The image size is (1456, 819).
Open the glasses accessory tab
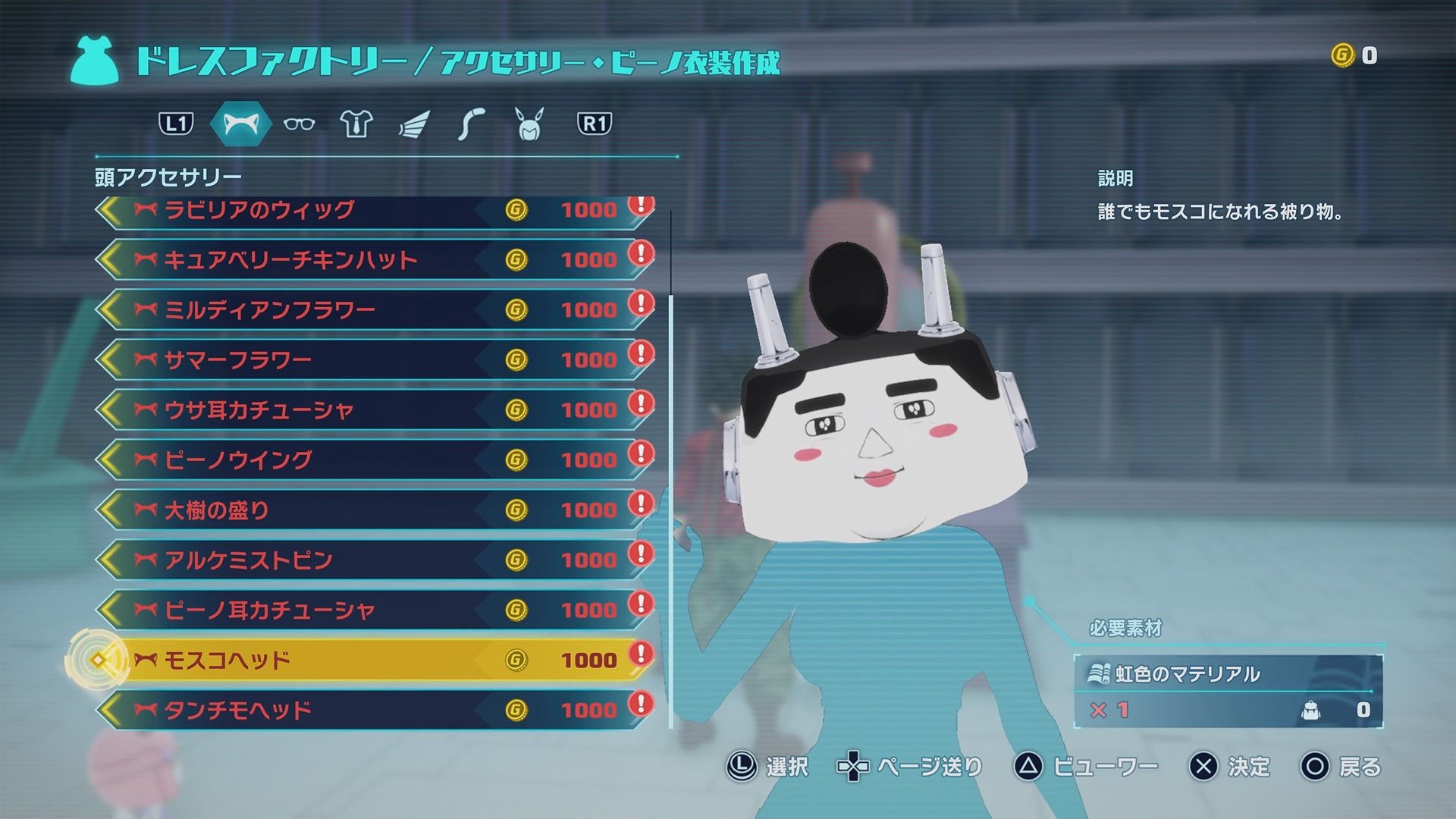pos(299,124)
